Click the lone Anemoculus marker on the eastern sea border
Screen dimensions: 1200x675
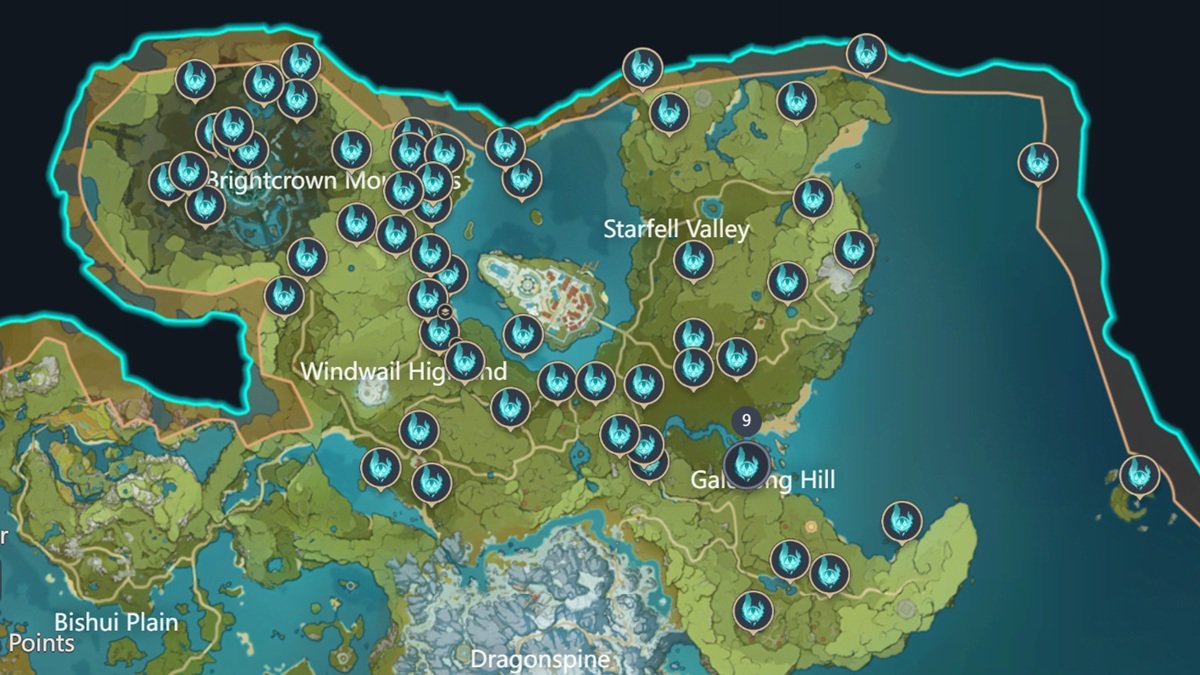pos(1037,162)
